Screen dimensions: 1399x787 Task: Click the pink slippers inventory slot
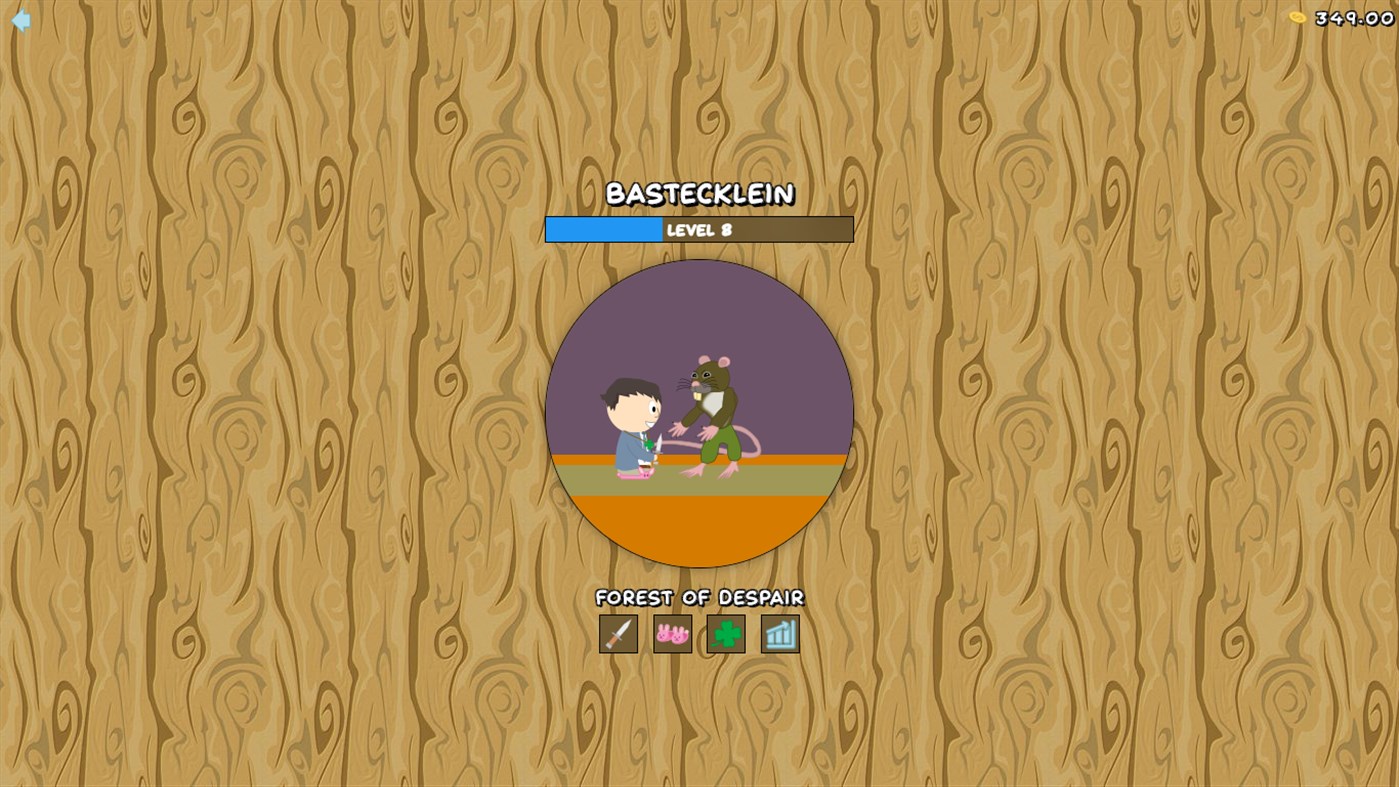tap(672, 634)
